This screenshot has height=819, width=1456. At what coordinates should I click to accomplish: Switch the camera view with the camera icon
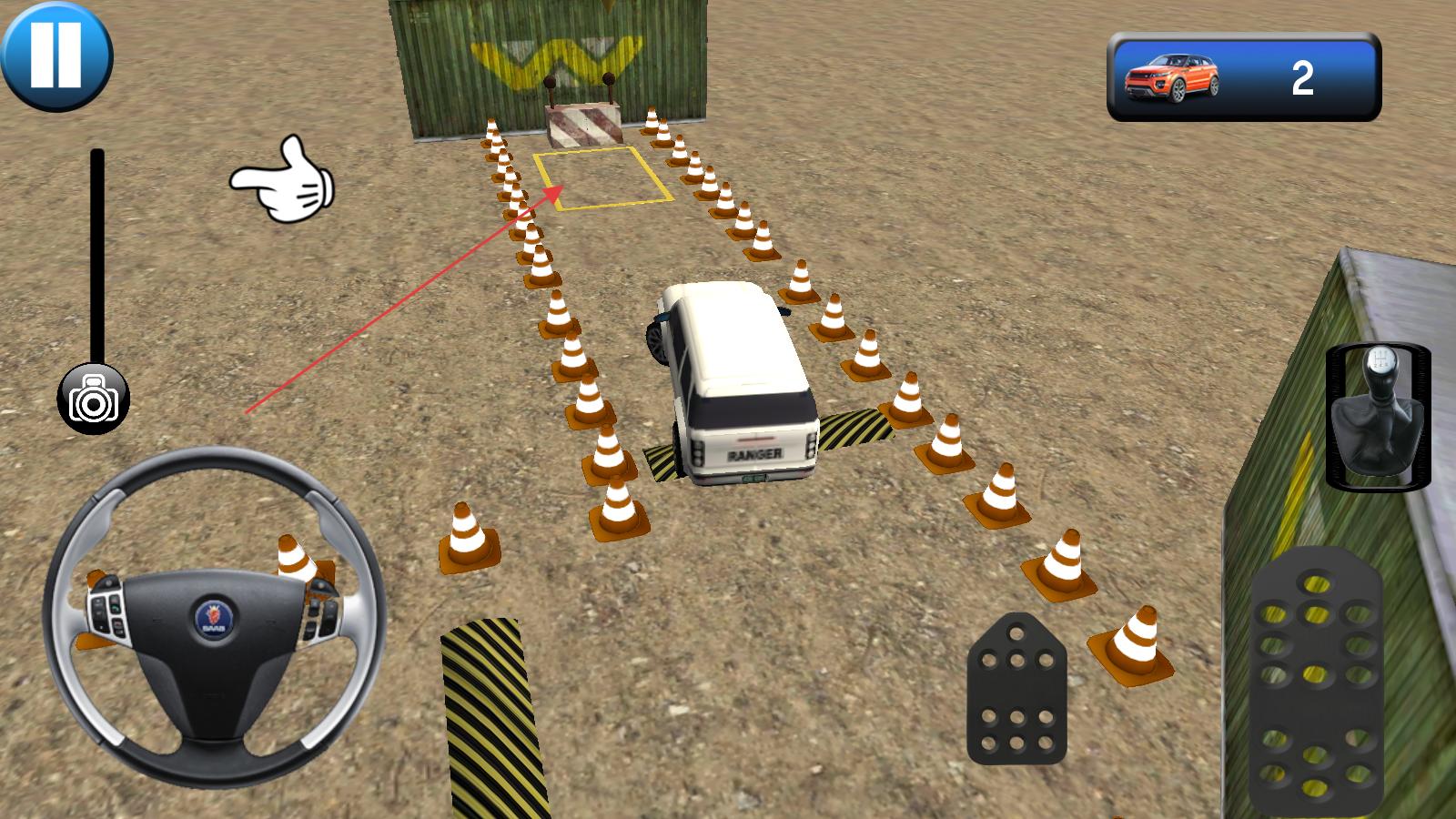click(94, 400)
